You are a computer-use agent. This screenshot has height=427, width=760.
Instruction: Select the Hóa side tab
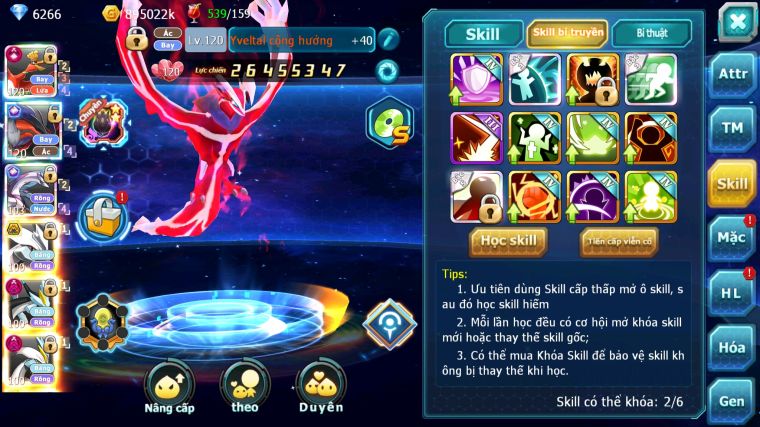click(732, 346)
